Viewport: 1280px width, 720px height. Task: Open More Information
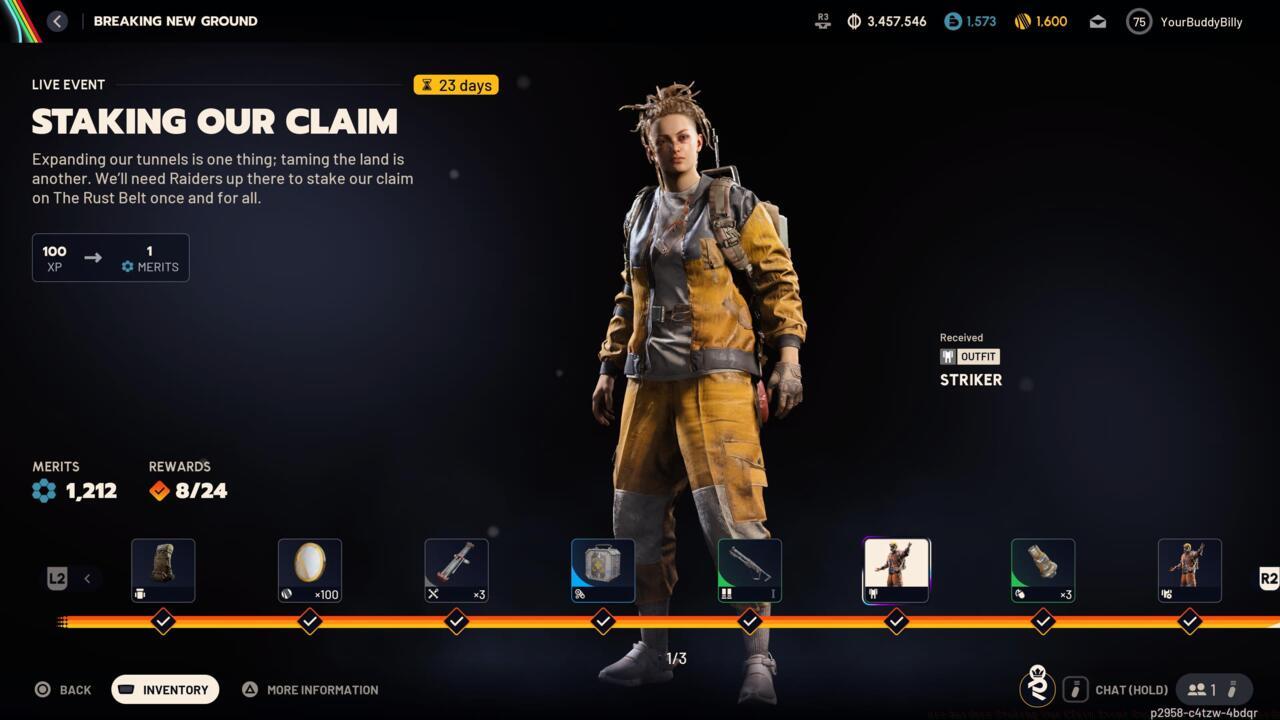pos(310,689)
